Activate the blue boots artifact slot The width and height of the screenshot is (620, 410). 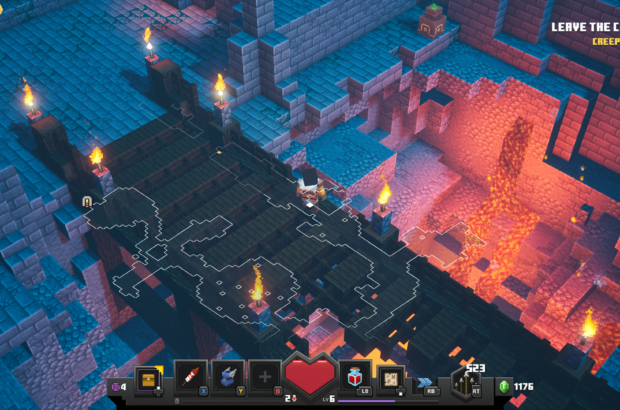tap(228, 377)
